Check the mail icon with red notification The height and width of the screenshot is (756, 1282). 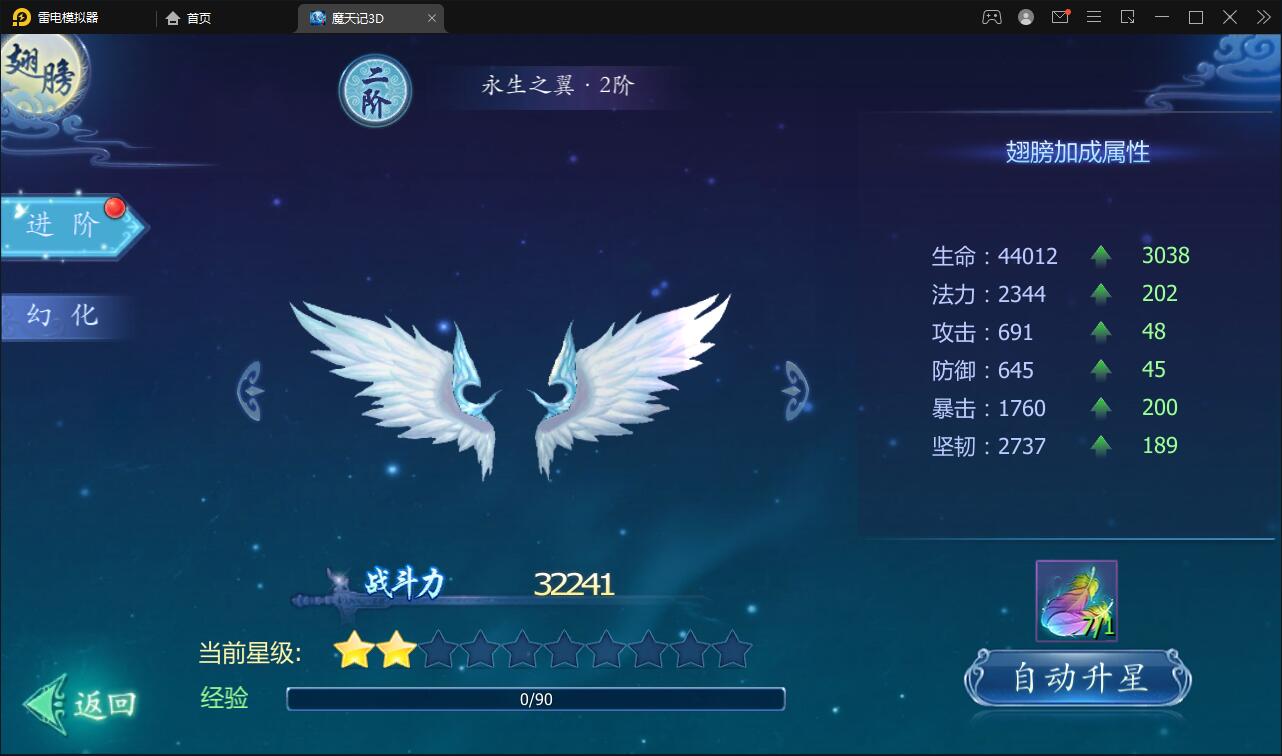click(x=1060, y=17)
